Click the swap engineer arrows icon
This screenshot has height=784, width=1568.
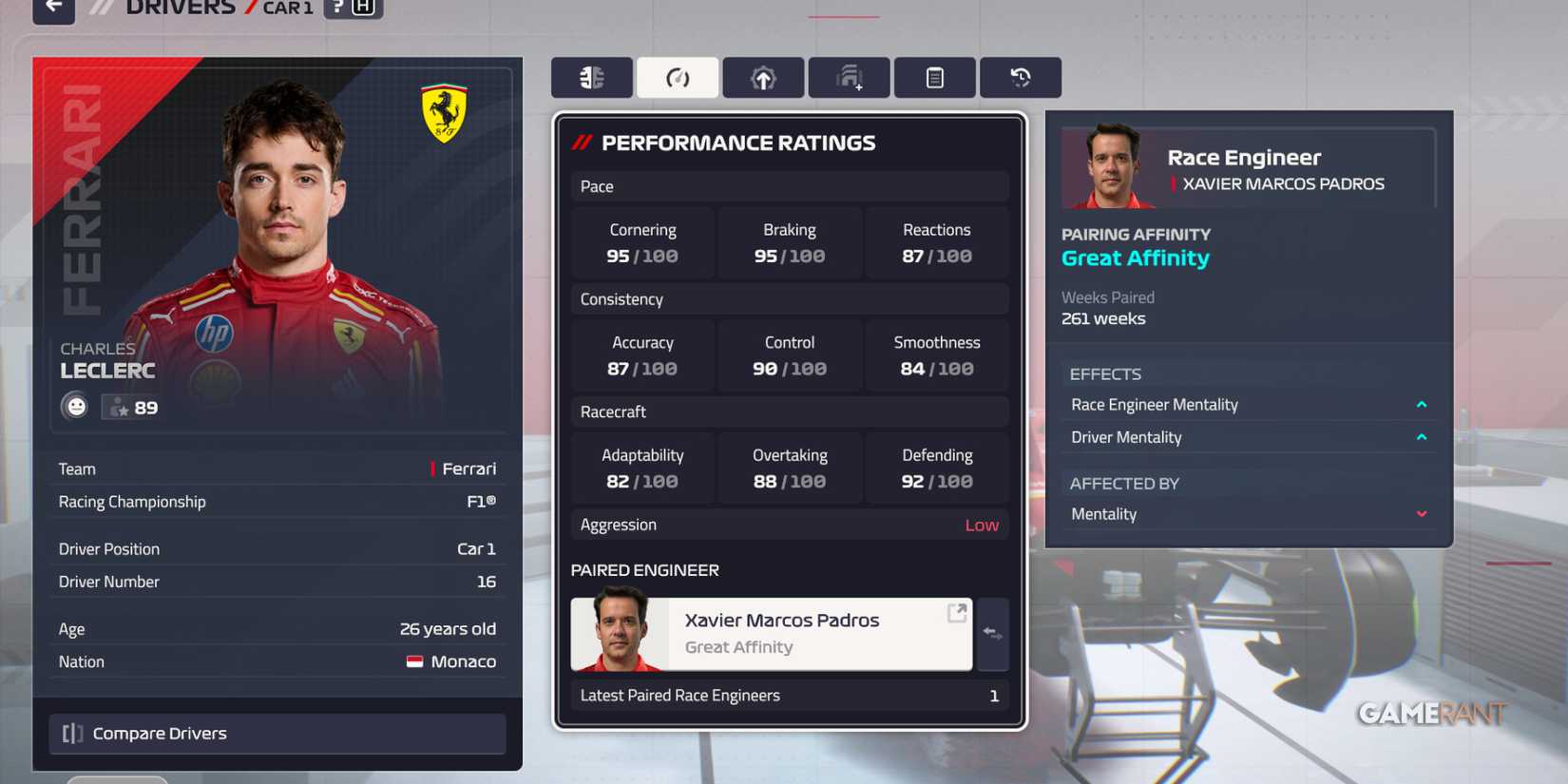click(993, 635)
